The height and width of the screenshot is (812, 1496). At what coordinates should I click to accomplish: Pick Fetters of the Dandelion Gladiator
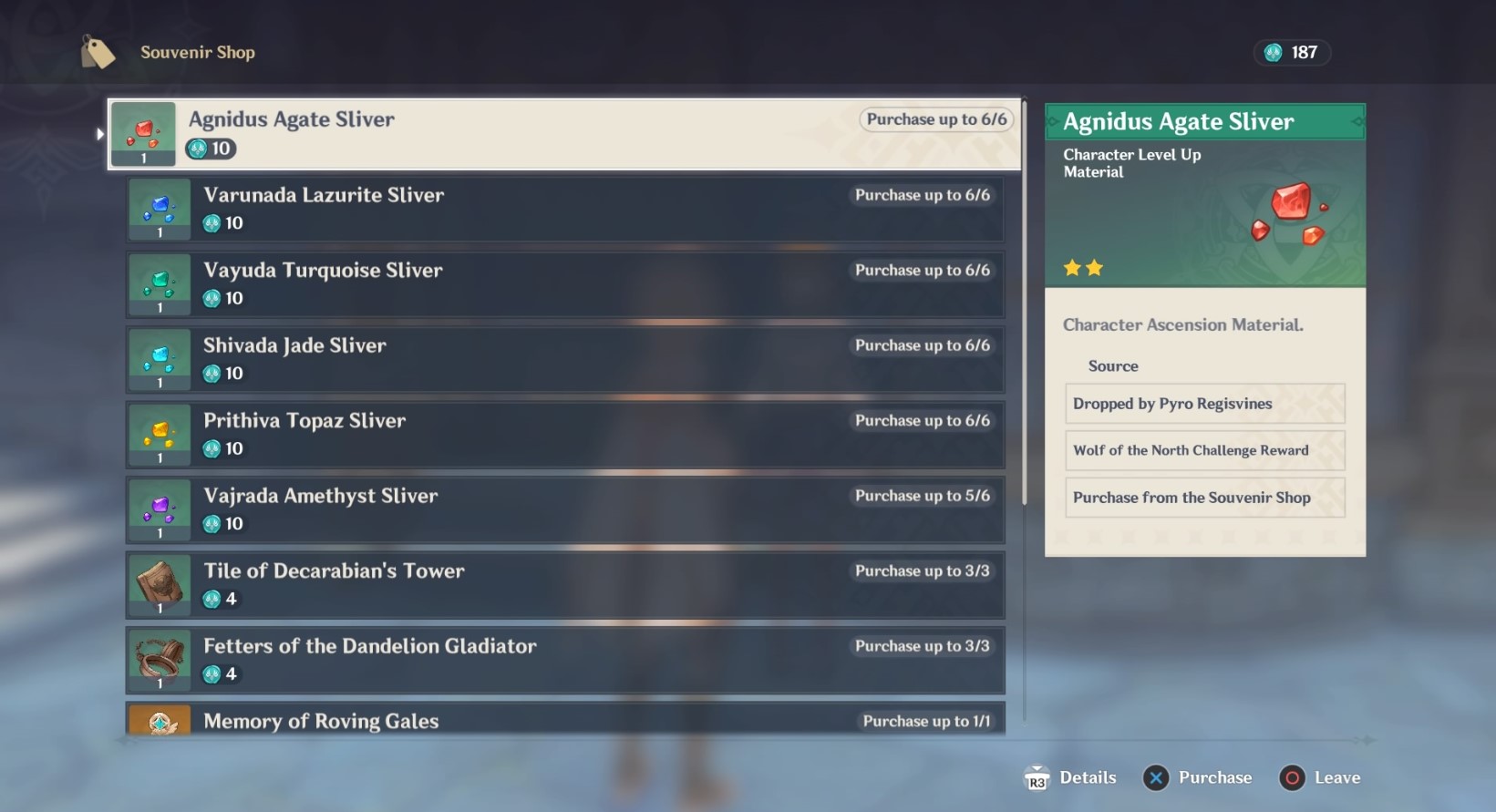(x=565, y=660)
